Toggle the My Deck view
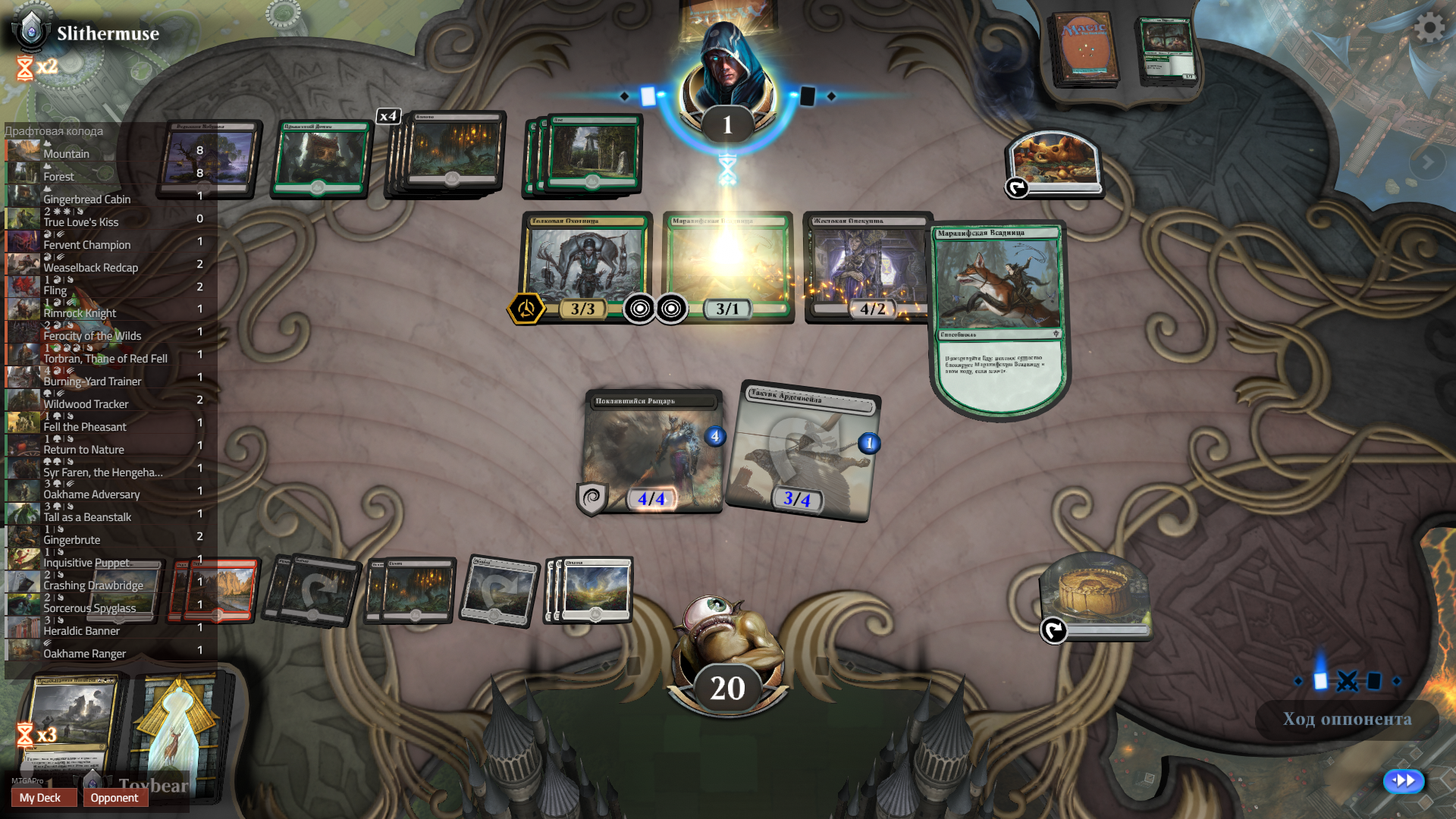Image resolution: width=1456 pixels, height=819 pixels. click(43, 798)
